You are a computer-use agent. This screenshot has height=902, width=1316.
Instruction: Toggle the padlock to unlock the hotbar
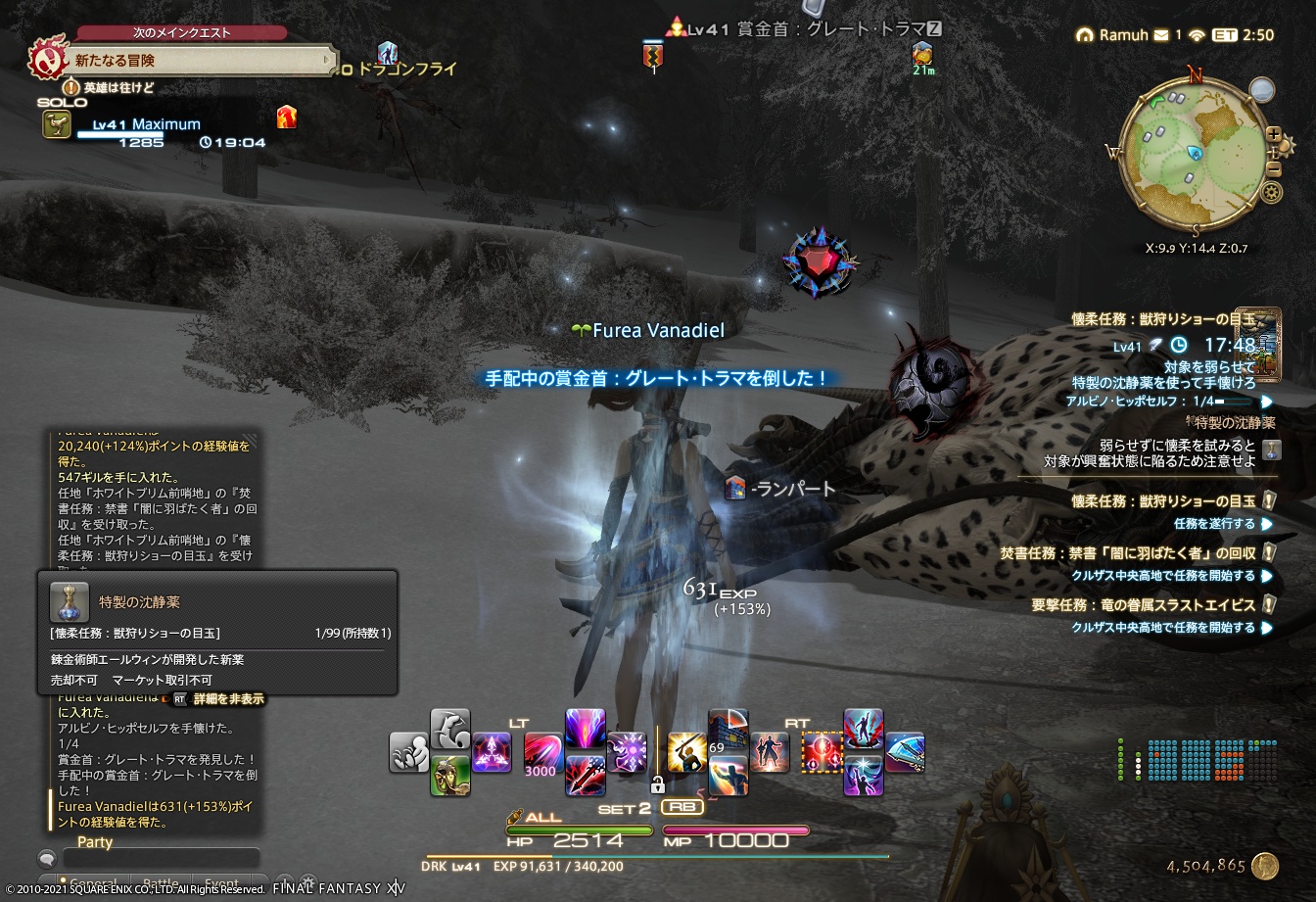click(659, 783)
